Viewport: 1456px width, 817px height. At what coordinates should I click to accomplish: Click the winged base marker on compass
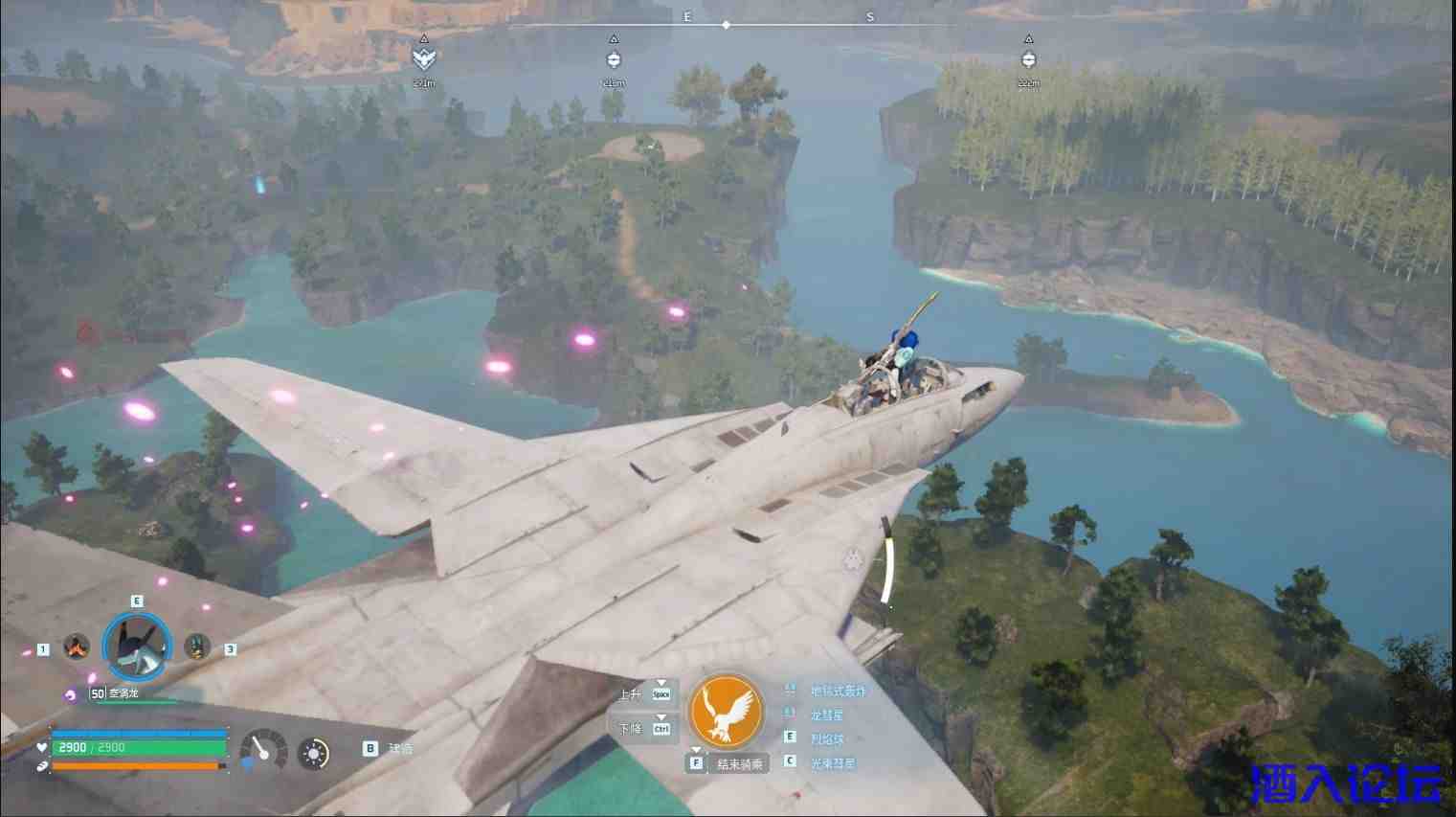423,59
